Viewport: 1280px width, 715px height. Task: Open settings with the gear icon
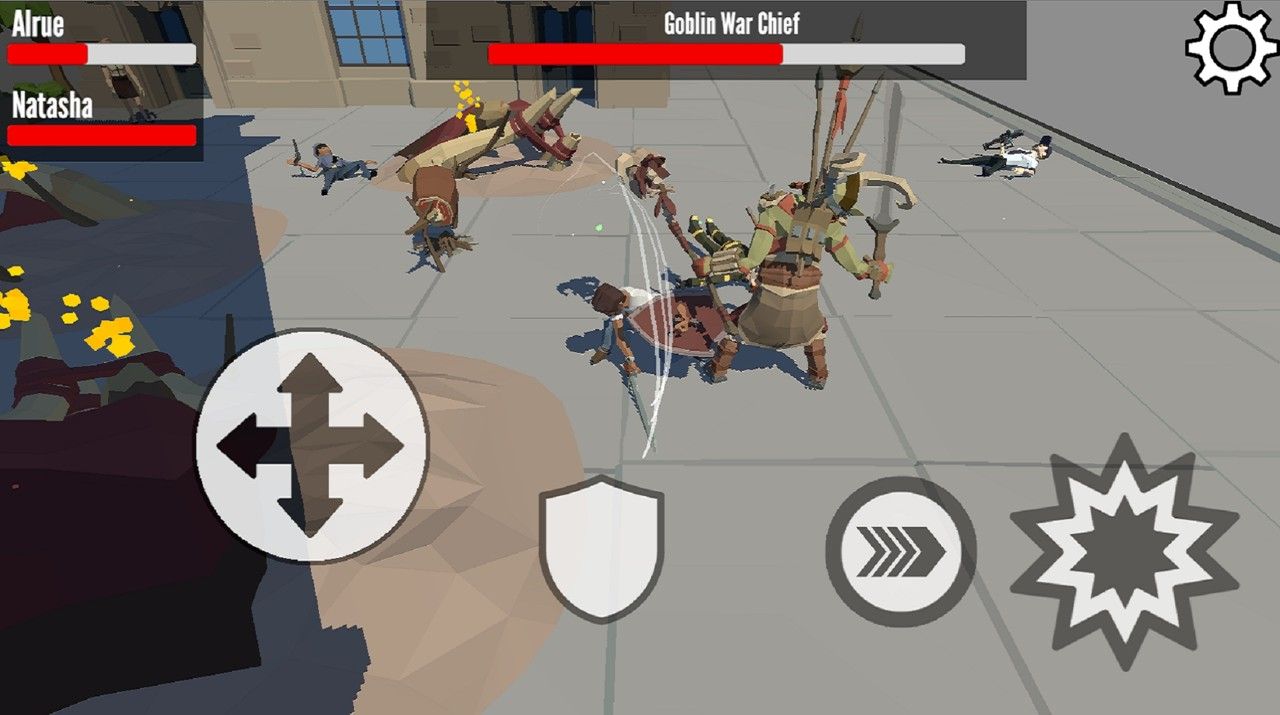[1231, 46]
